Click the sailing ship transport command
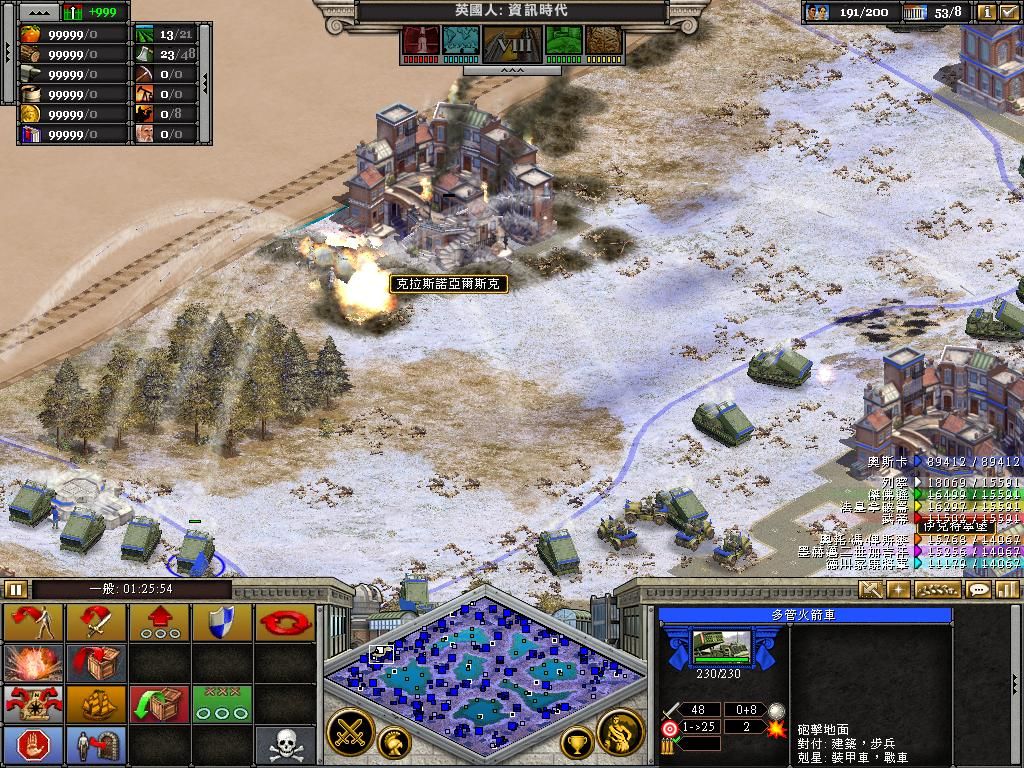This screenshot has width=1024, height=768. coord(96,703)
